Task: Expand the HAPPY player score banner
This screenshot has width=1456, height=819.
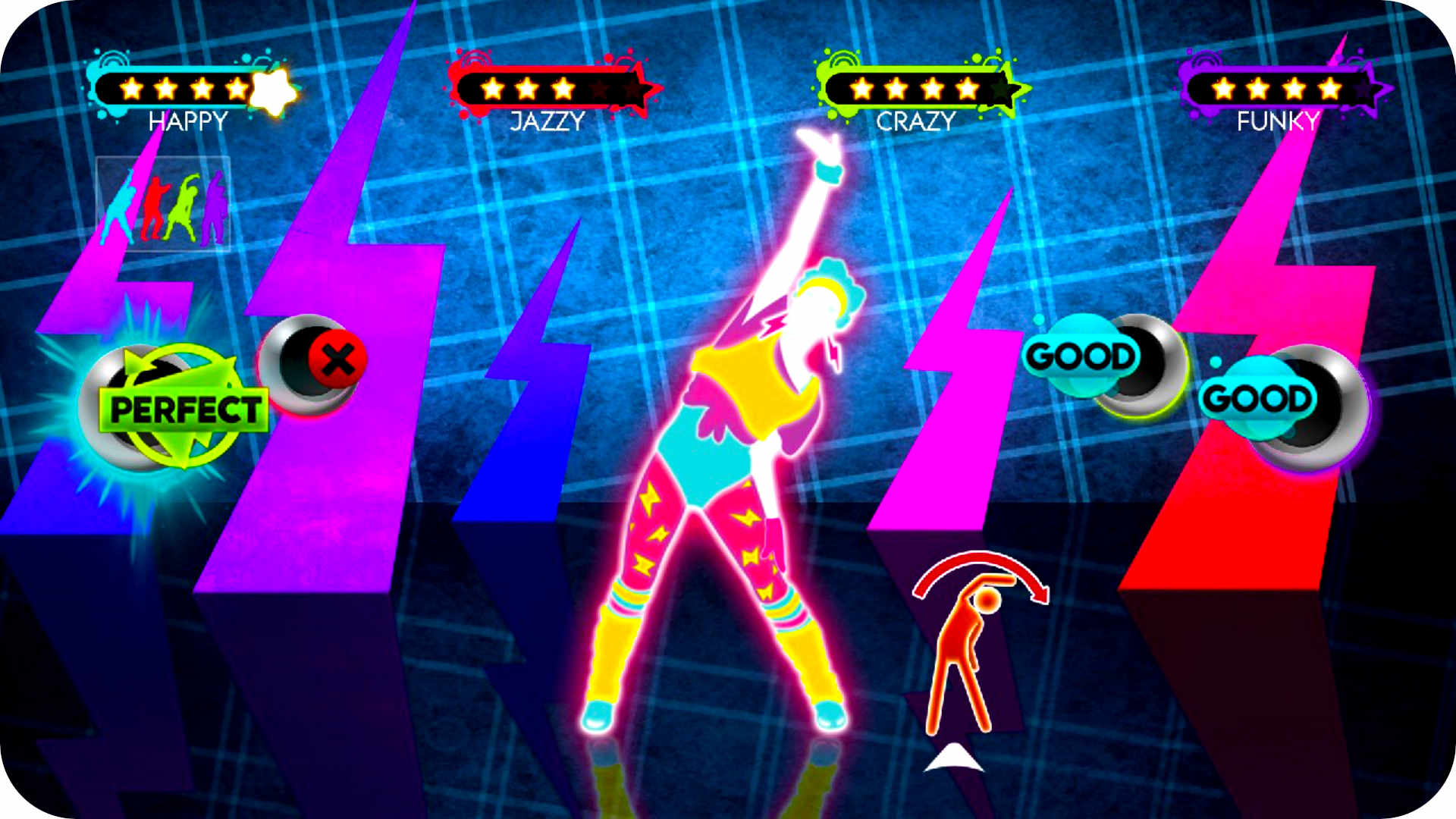Action: click(182, 87)
